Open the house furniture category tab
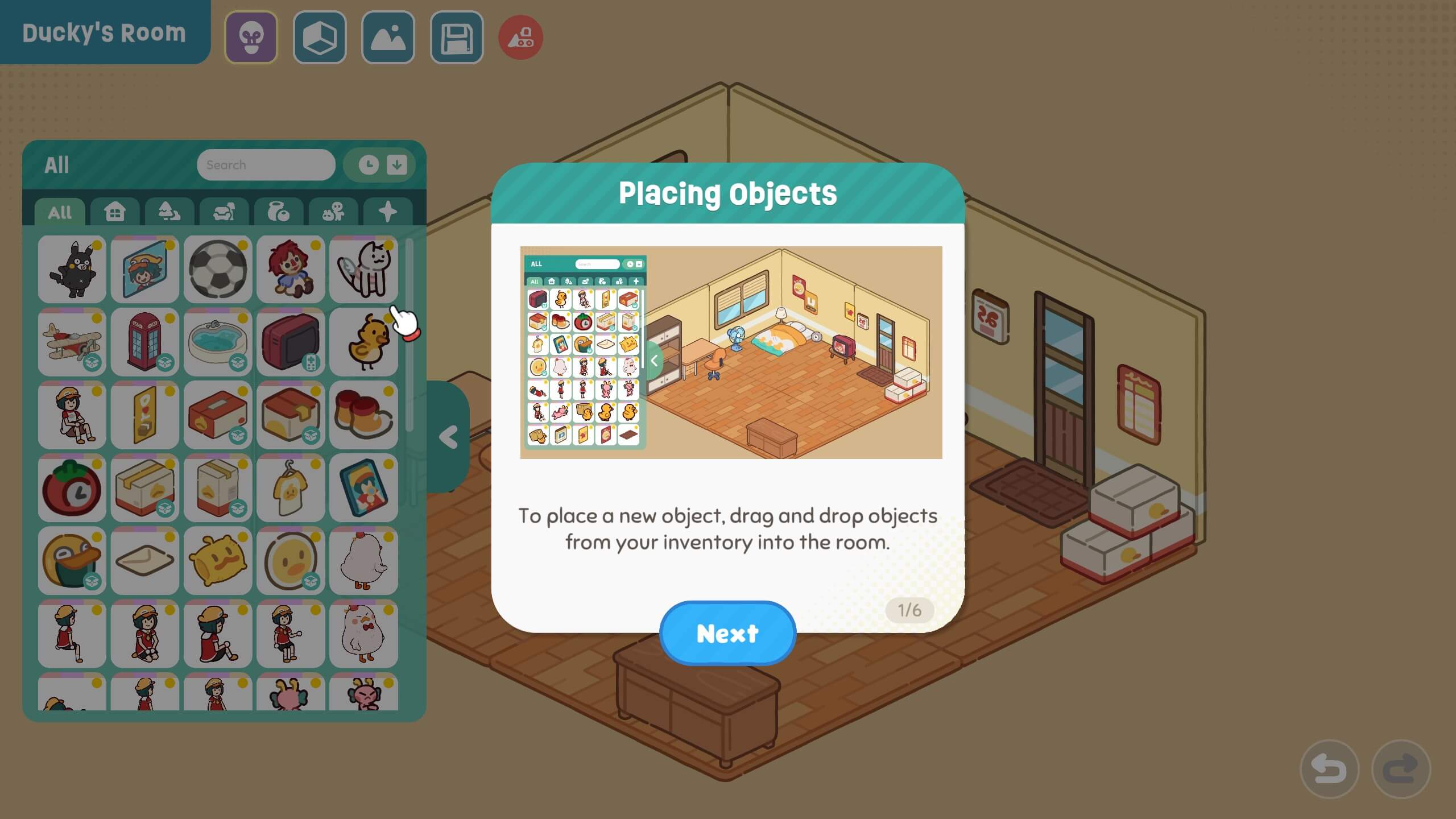The image size is (1456, 819). [114, 212]
